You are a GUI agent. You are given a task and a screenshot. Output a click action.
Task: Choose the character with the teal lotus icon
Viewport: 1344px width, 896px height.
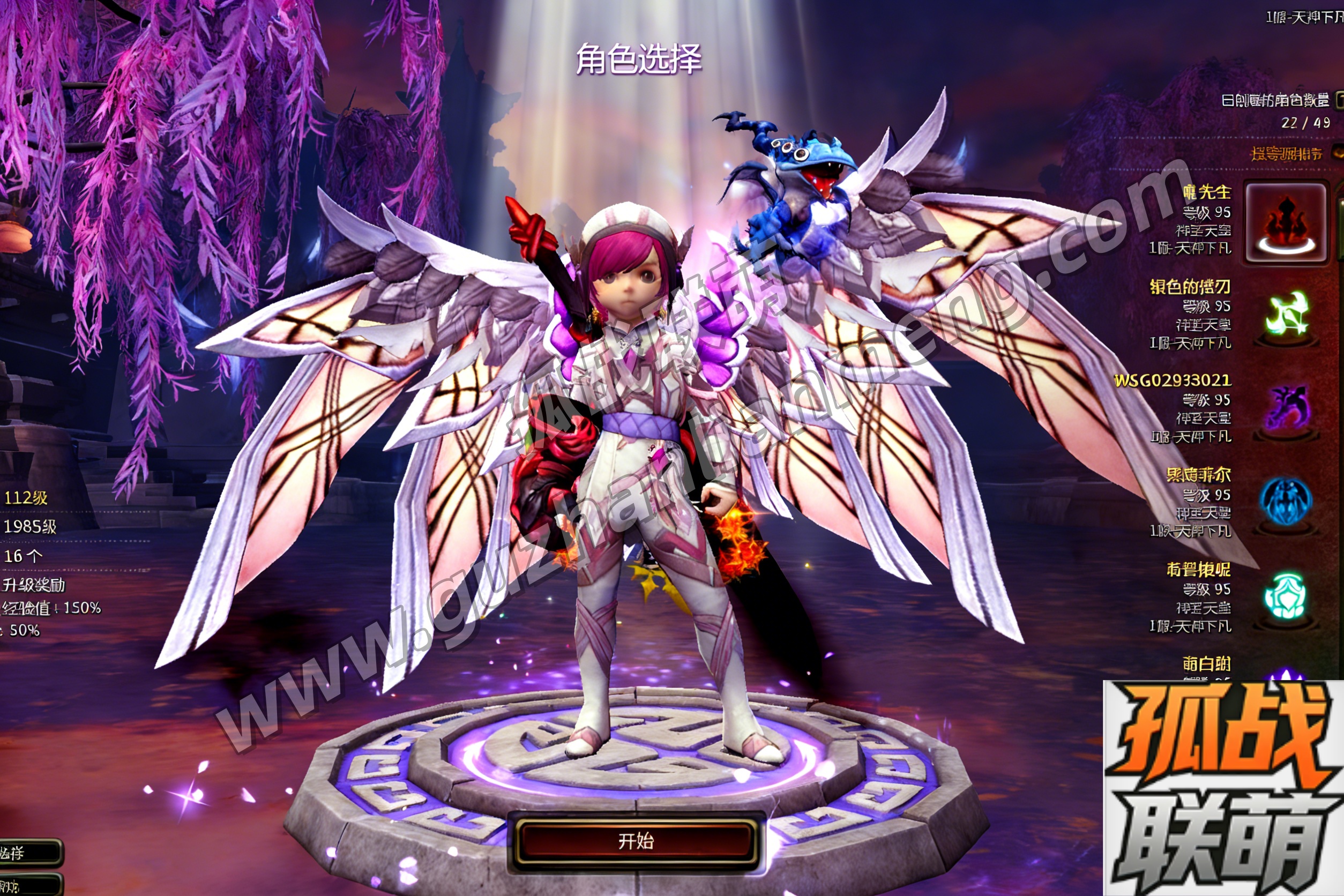pyautogui.click(x=1285, y=596)
